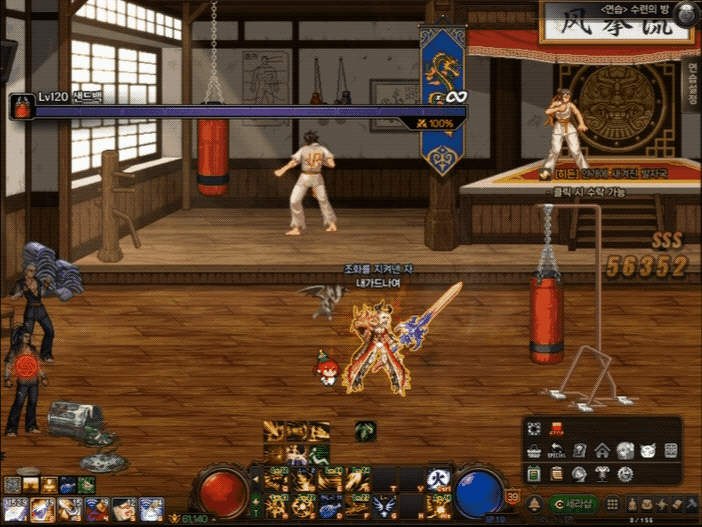The image size is (702, 527).
Task: Open the nine-dot grid menu button
Action: tap(613, 503)
